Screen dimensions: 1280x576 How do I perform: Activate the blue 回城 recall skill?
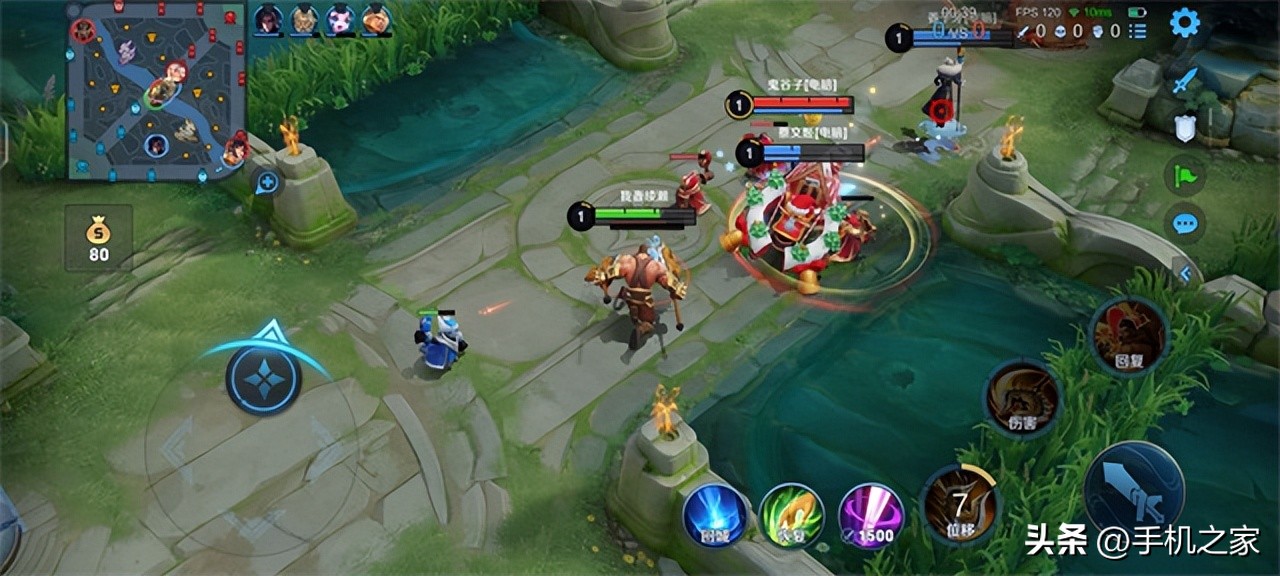pos(715,516)
